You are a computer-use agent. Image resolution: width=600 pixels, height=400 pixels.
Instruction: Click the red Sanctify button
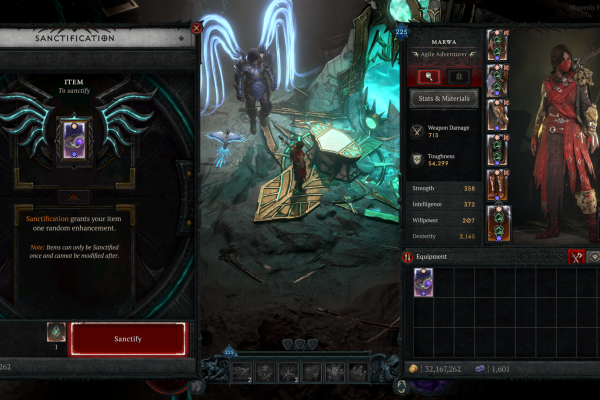(x=127, y=339)
